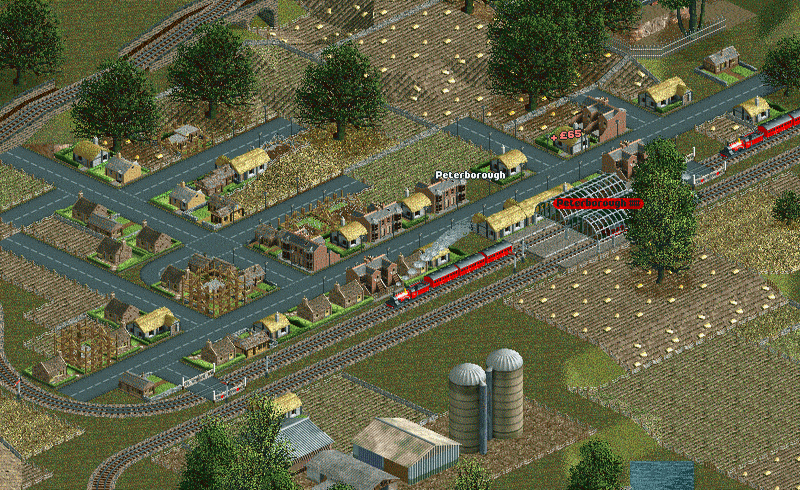Screen dimensions: 800x490
Task: Select the red Peterborough station sign
Action: click(x=597, y=203)
